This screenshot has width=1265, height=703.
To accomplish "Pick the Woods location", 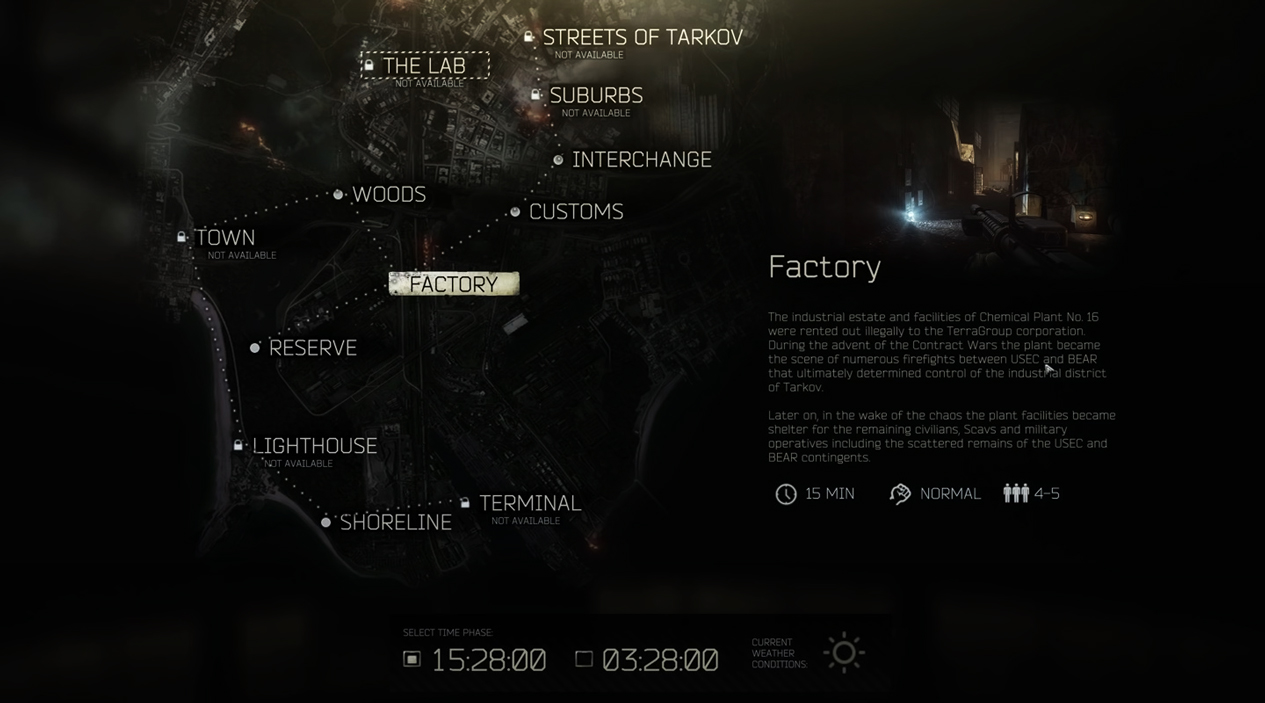I will point(388,195).
